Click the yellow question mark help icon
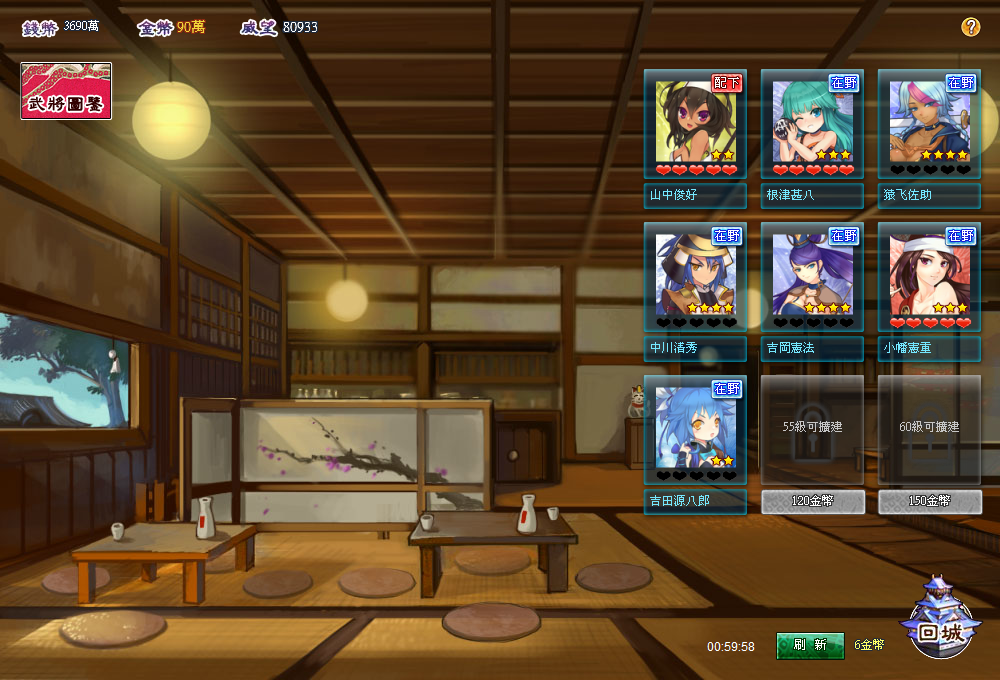This screenshot has width=1000, height=680. pyautogui.click(x=970, y=27)
